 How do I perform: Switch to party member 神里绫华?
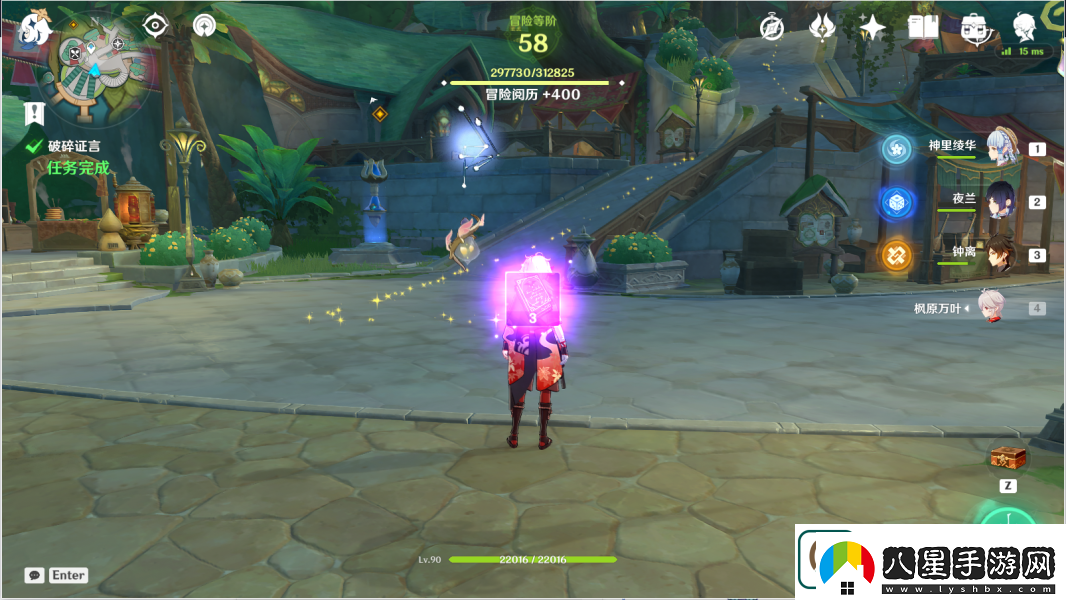tap(1000, 147)
